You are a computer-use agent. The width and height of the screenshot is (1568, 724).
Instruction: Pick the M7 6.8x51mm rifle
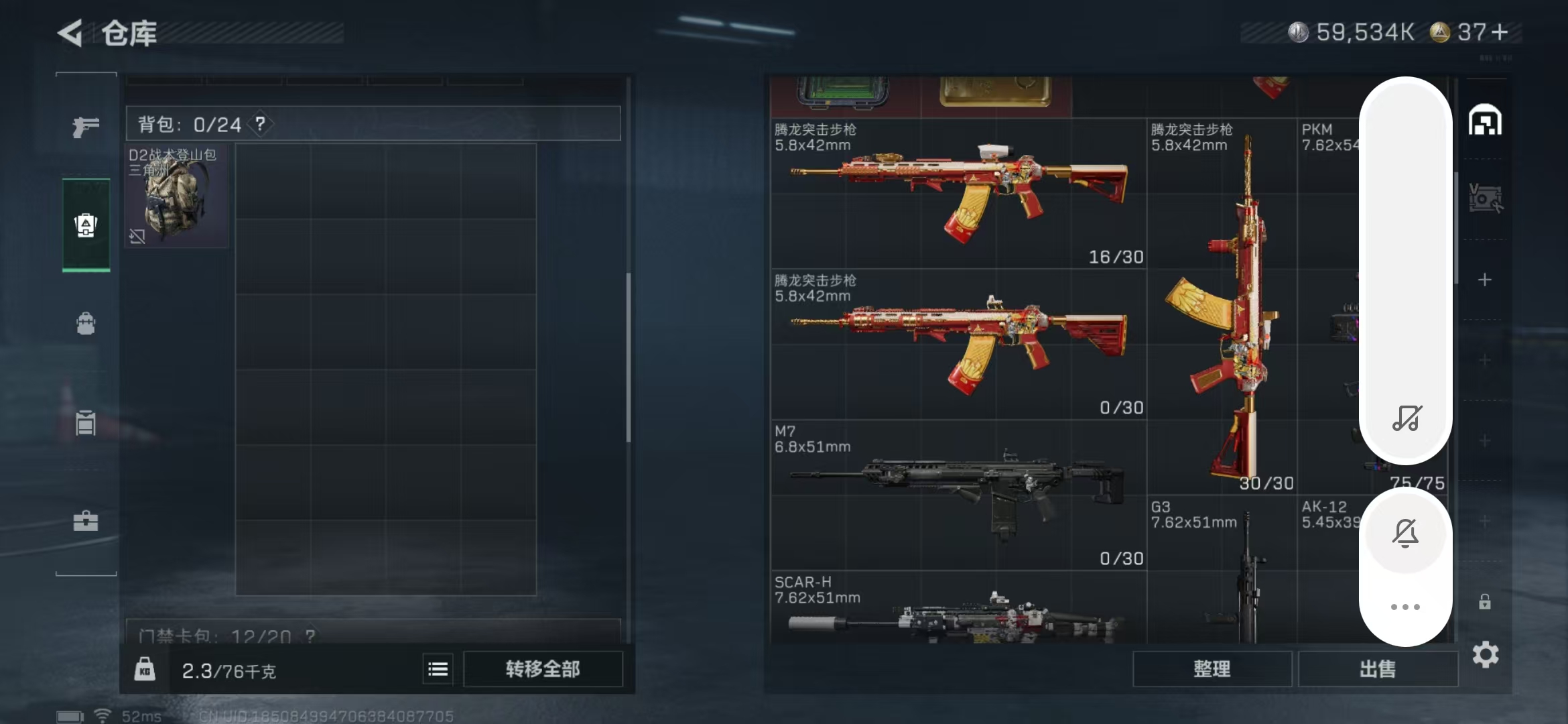pos(958,495)
